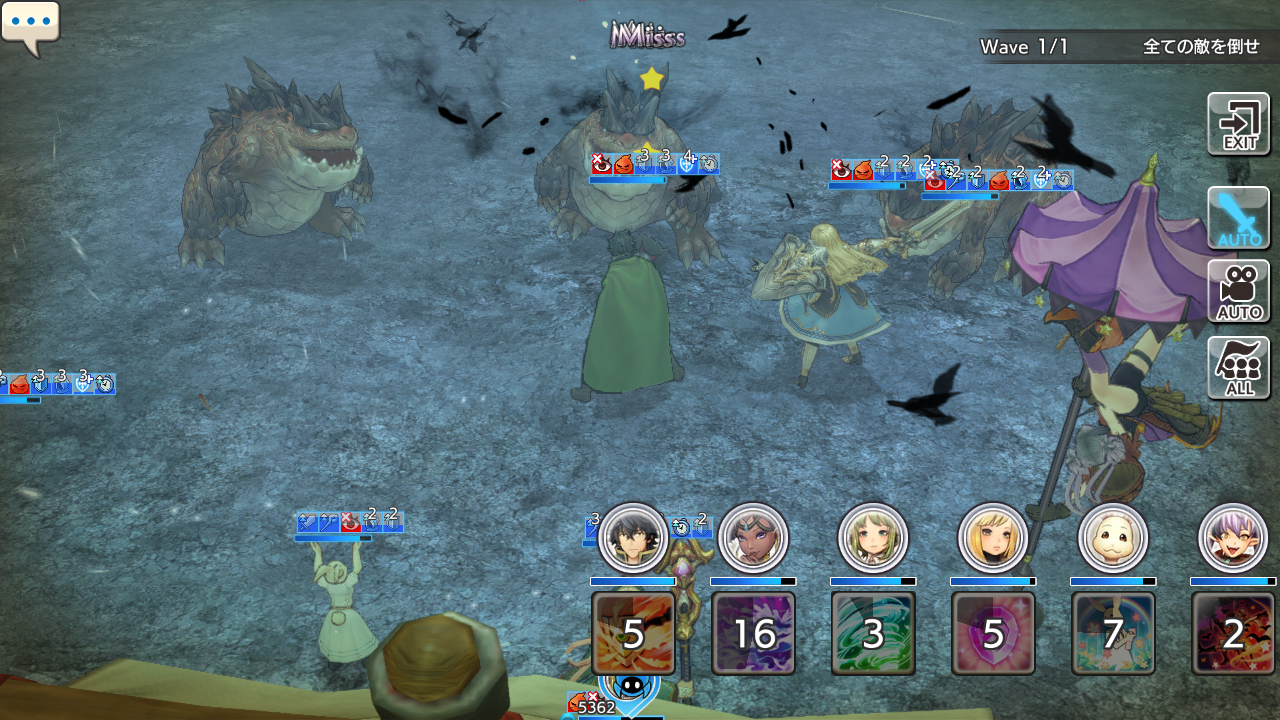Viewport: 1280px width, 720px height.
Task: Select the green-haired girl portrait
Action: (873, 538)
